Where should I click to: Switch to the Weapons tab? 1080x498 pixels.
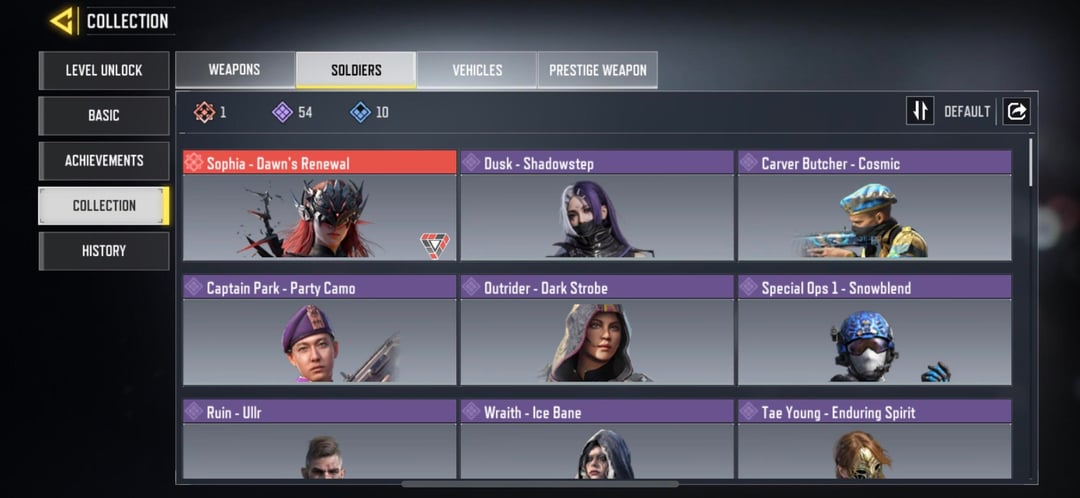[235, 70]
